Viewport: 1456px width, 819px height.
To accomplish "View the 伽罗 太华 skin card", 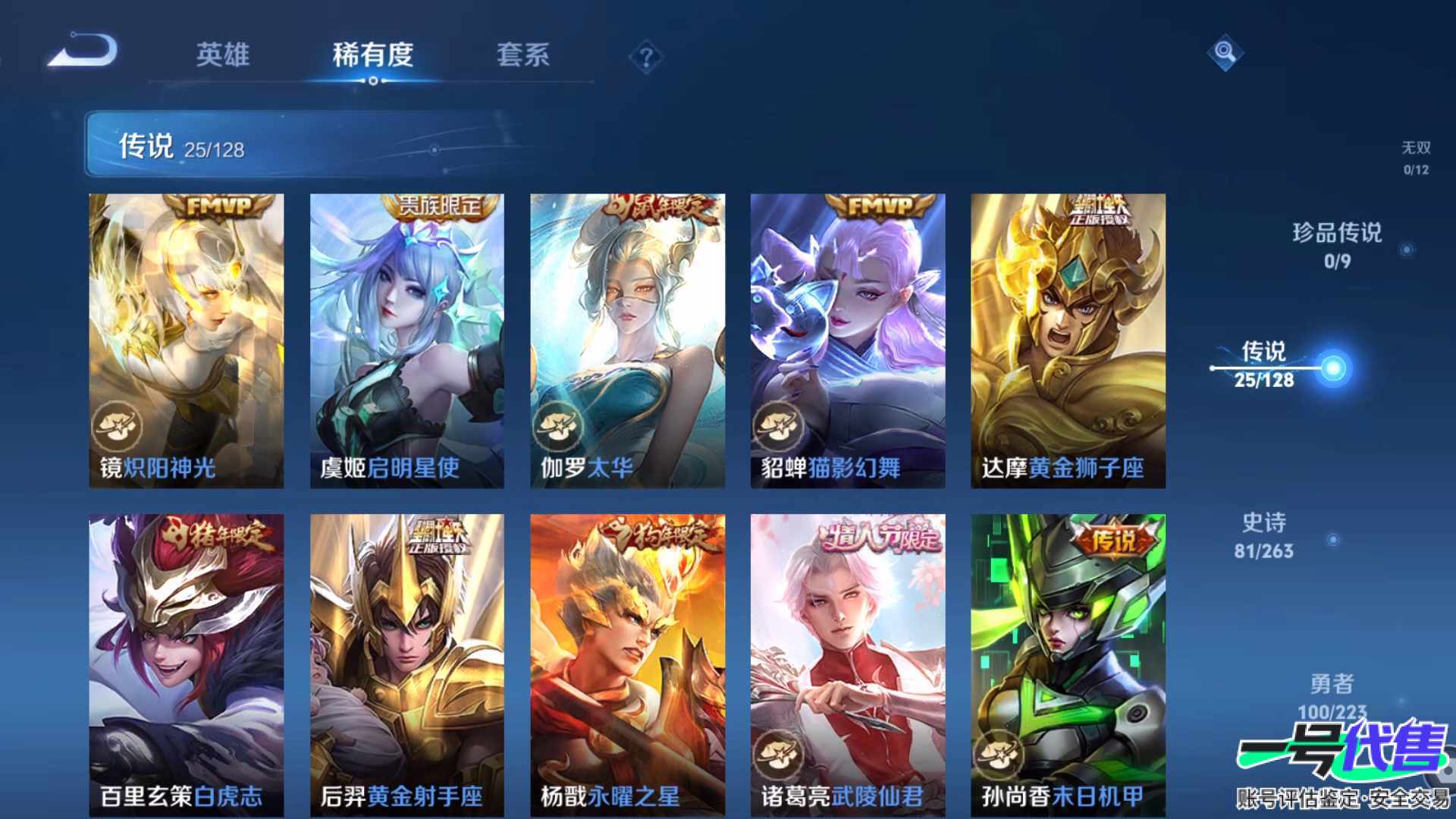I will 627,340.
